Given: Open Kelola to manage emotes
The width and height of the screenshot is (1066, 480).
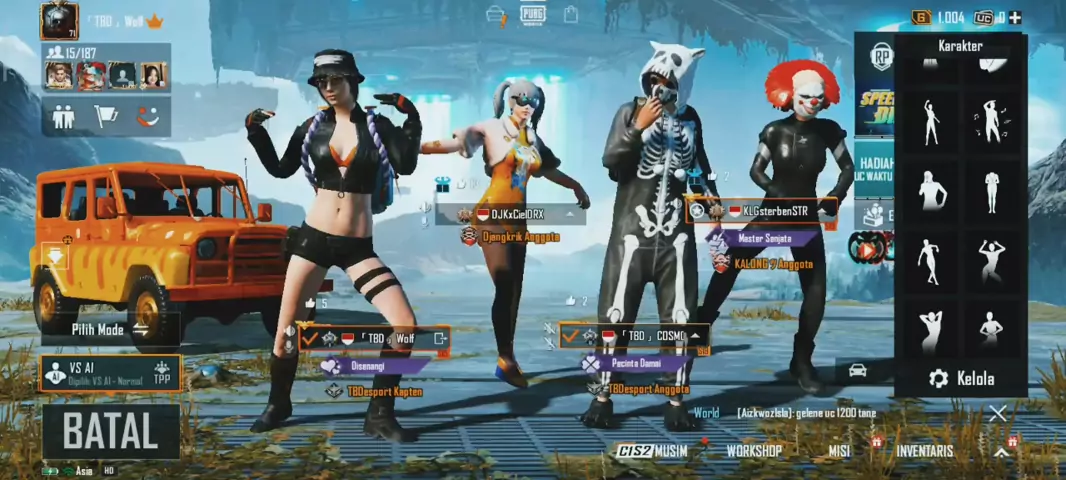Looking at the screenshot, I should pos(961,378).
